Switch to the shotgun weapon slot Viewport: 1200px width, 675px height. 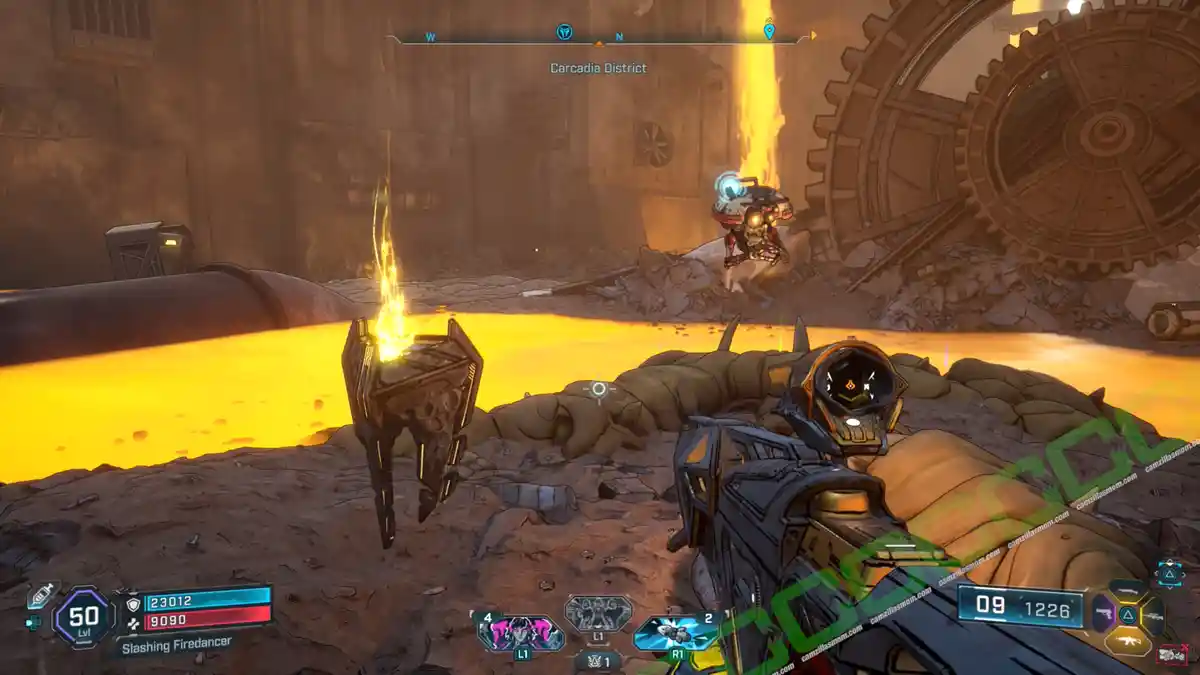[1128, 589]
